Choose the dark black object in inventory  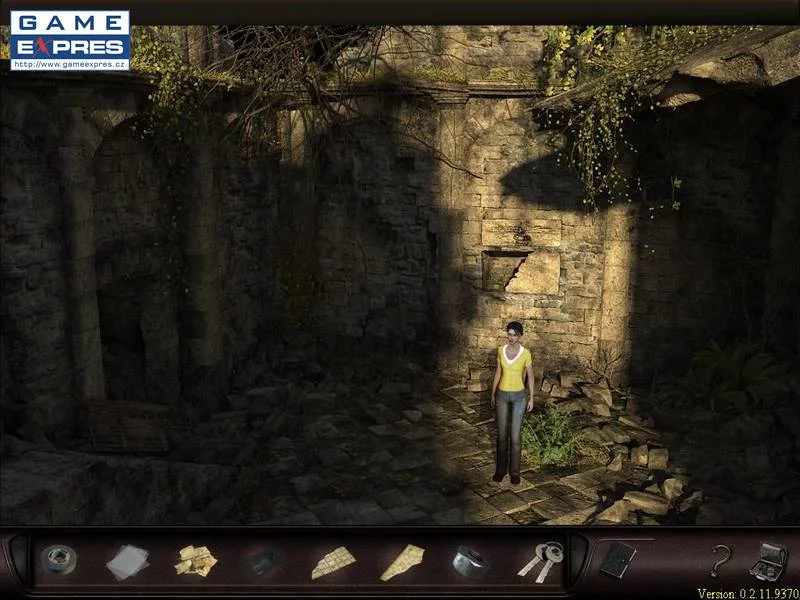point(264,562)
